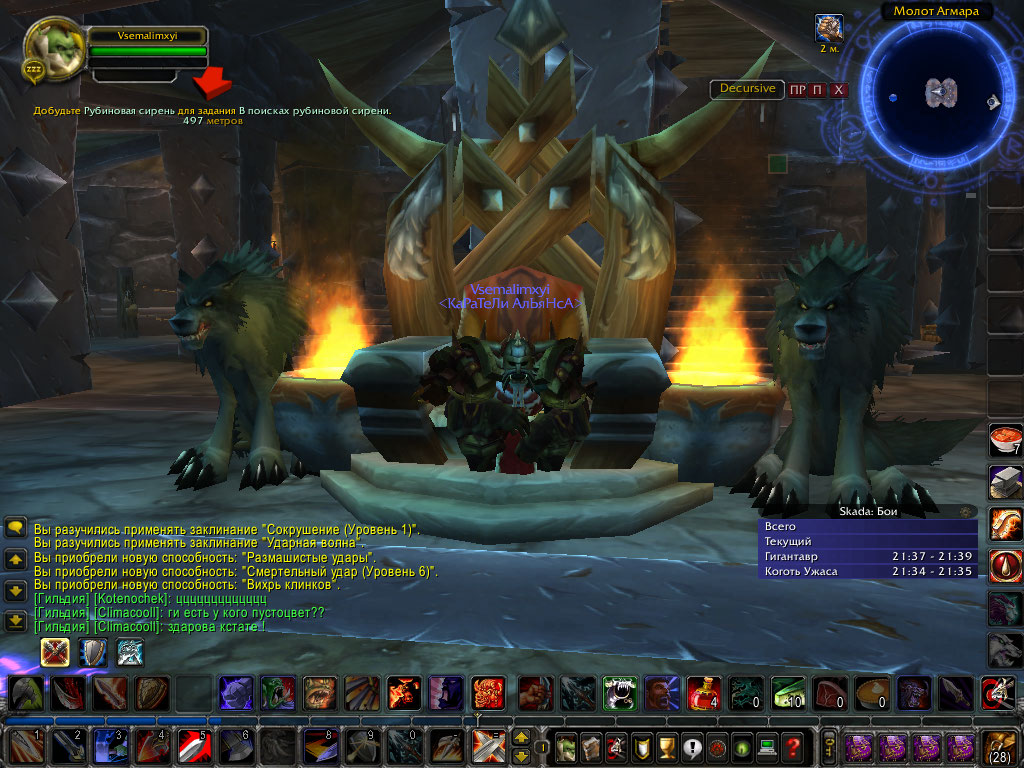The width and height of the screenshot is (1024, 768).
Task: Select the Коготь Ужаса row in Skada
Action: point(867,571)
